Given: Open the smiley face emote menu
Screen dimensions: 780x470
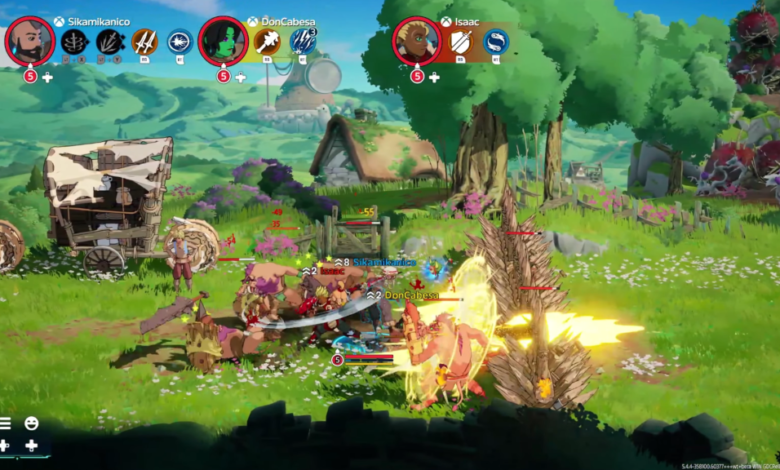Looking at the screenshot, I should 31,424.
